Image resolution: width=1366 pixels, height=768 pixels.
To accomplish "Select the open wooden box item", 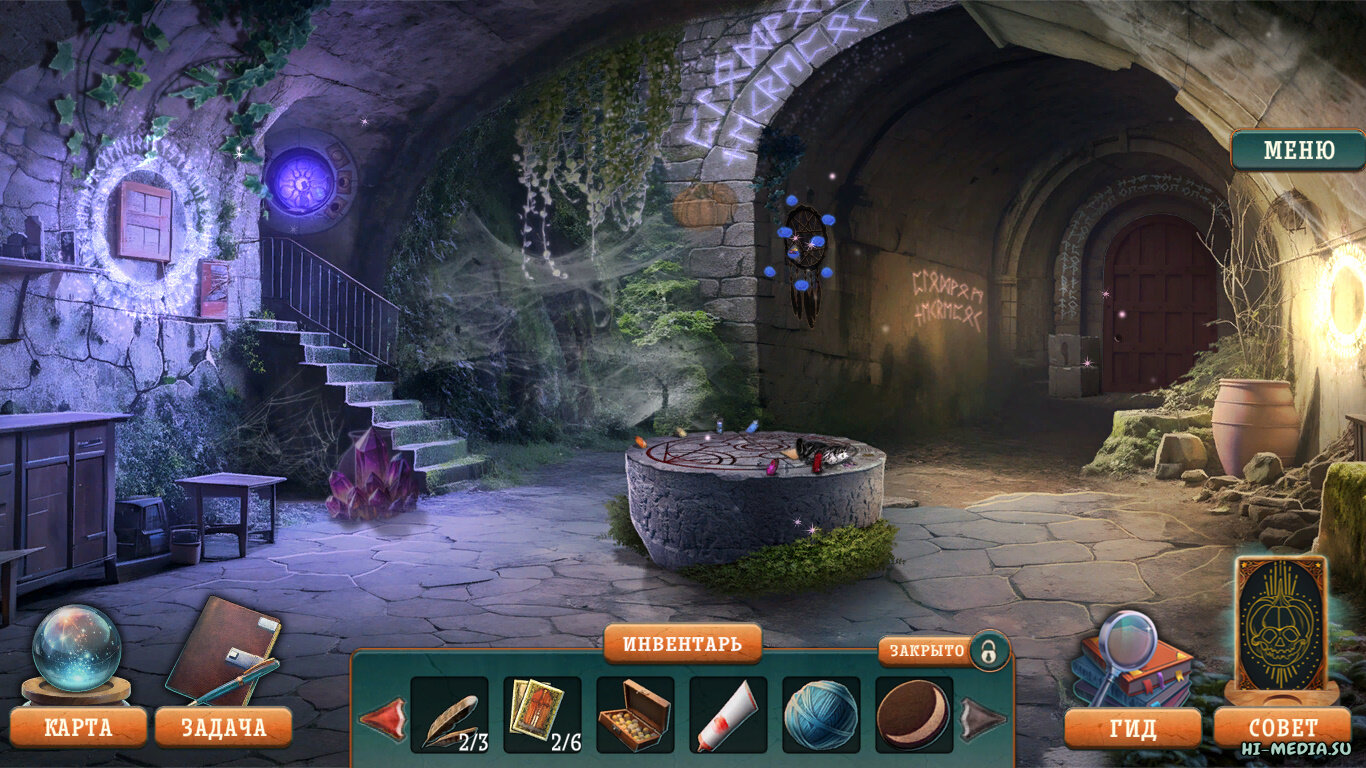I will click(635, 715).
